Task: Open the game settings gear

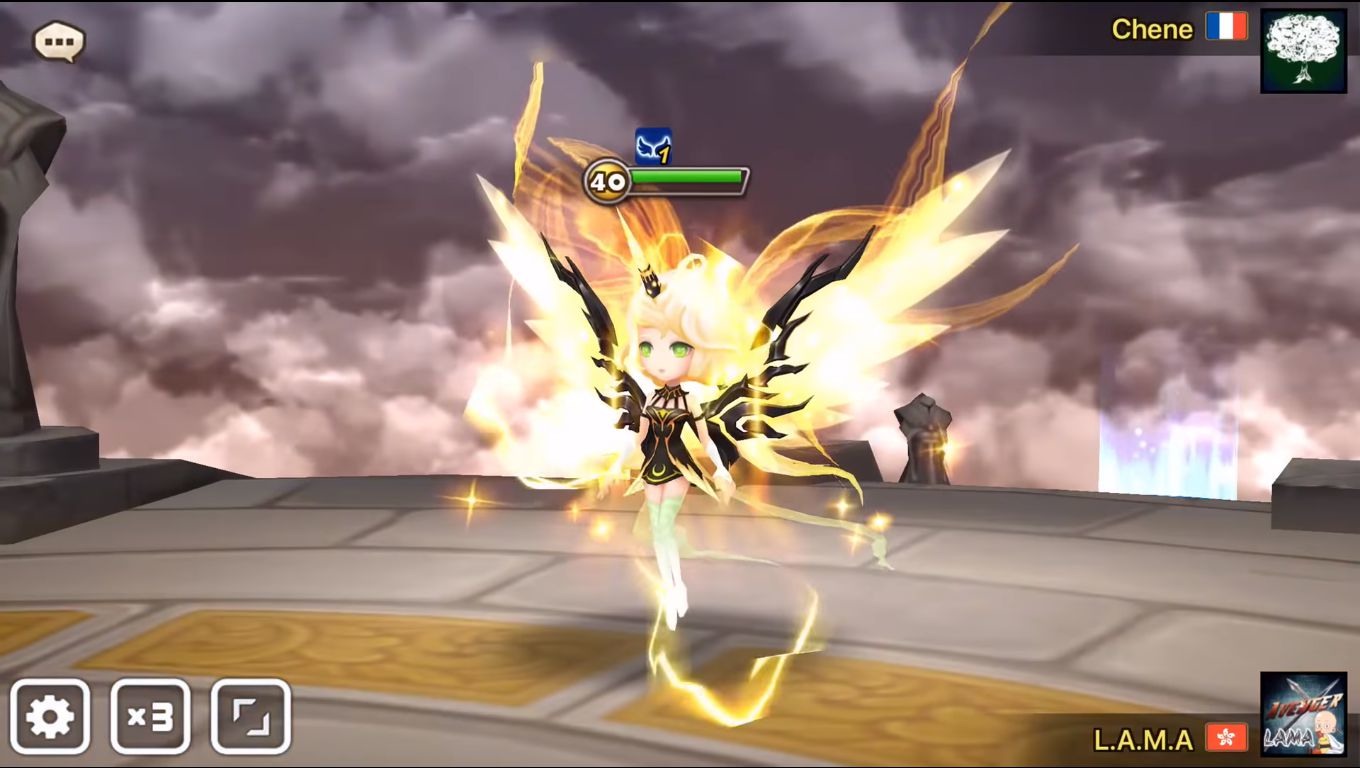Action: (53, 715)
